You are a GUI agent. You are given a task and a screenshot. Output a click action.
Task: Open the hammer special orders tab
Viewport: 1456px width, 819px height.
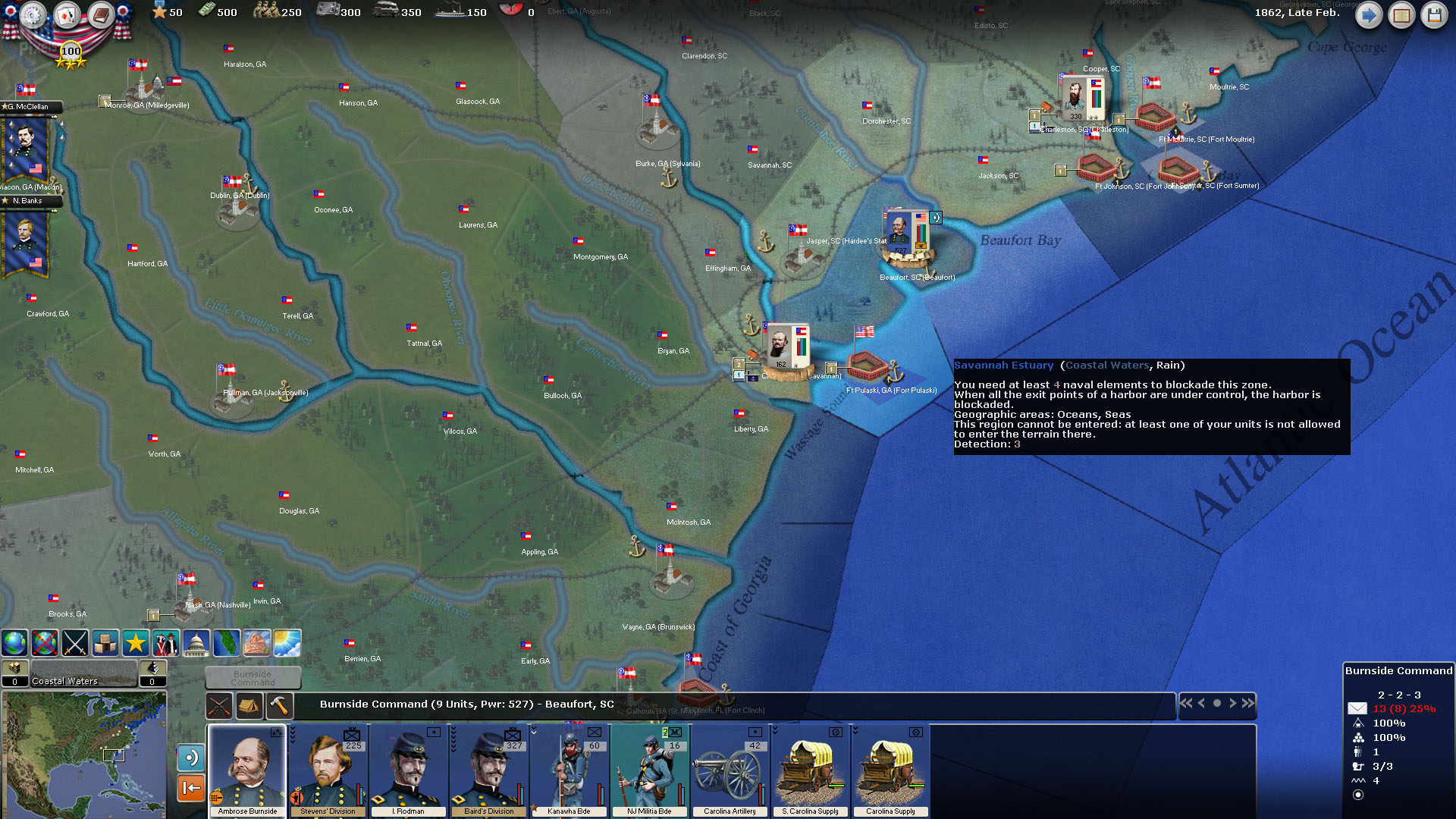[279, 706]
